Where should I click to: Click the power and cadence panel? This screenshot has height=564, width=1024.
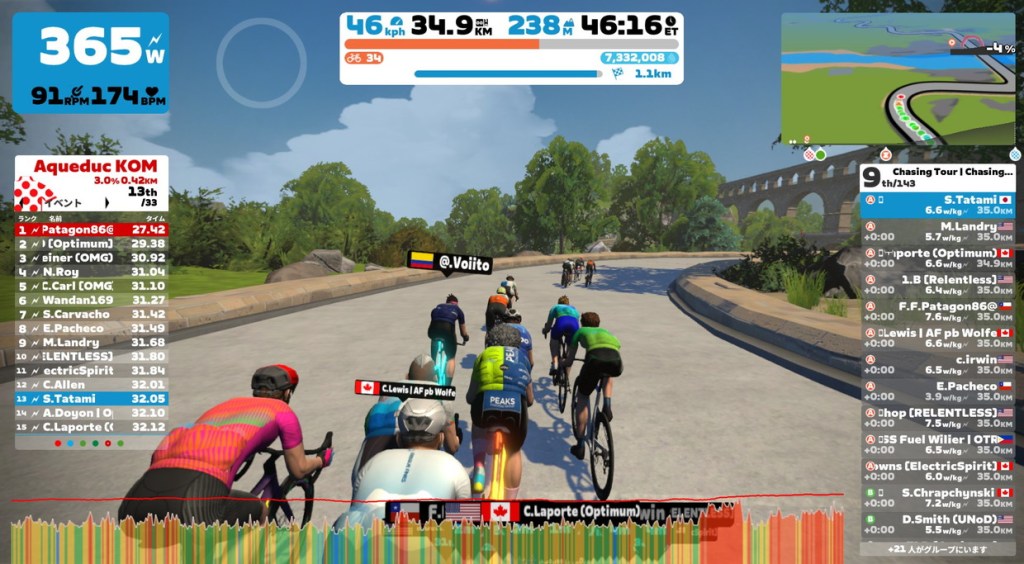(90, 62)
